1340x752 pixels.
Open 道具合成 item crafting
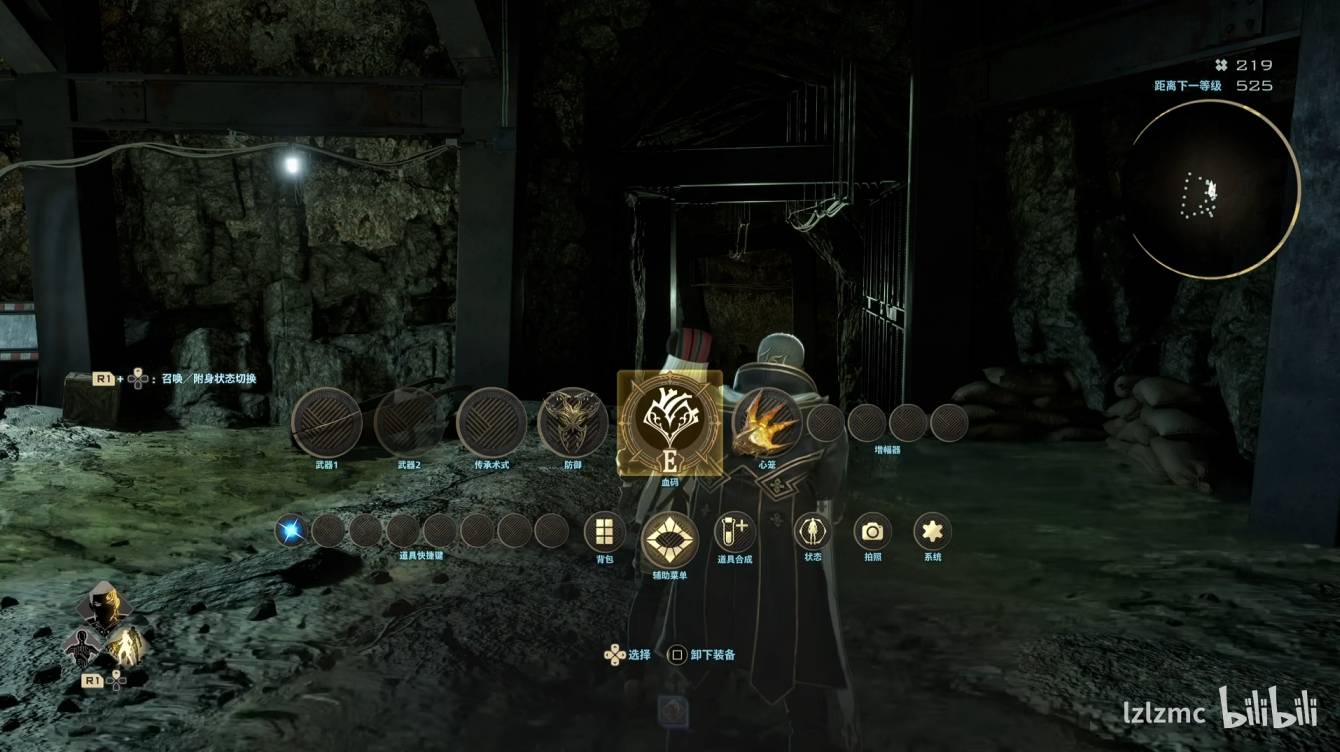tap(735, 532)
